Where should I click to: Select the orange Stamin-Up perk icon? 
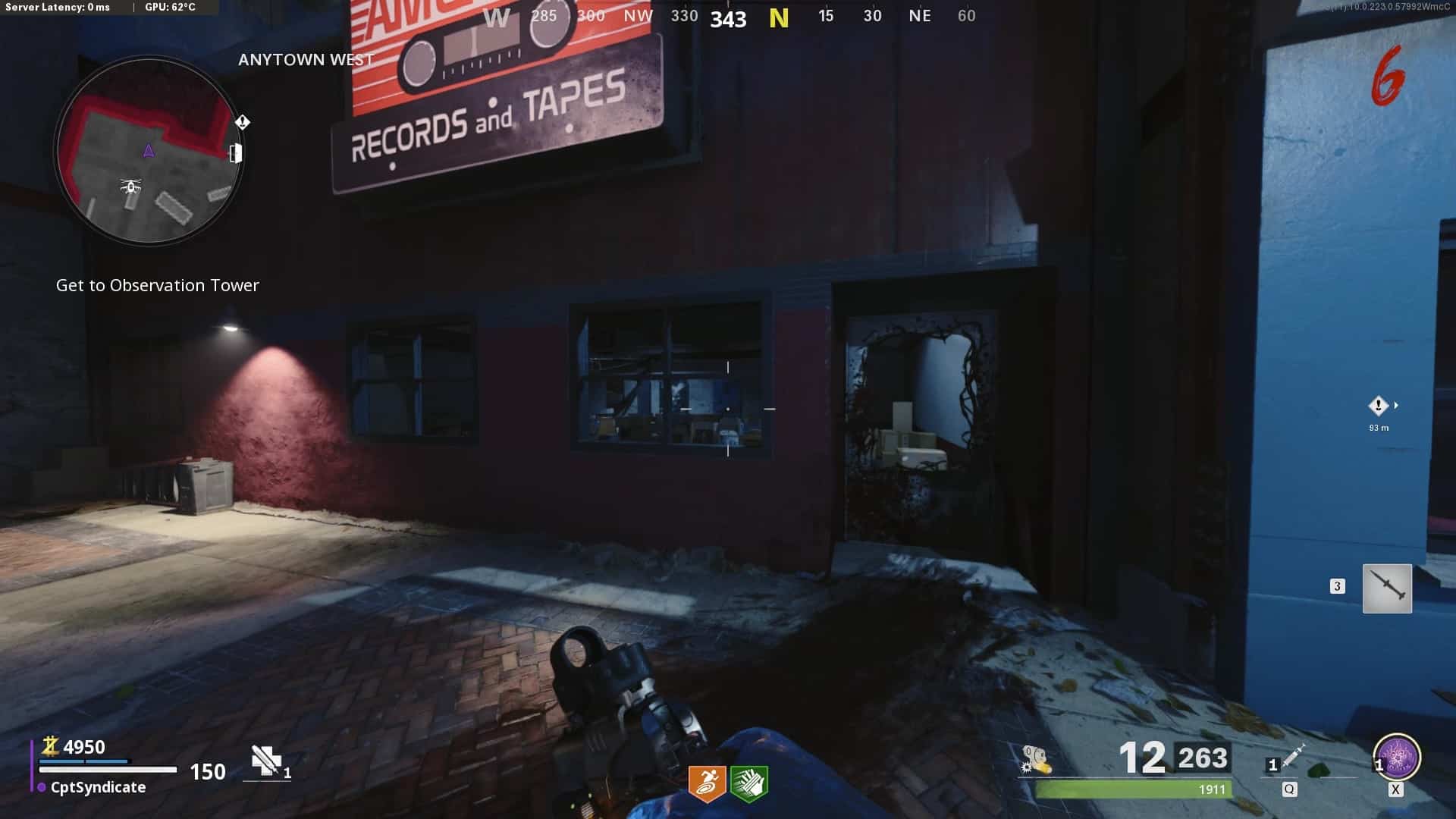[707, 783]
